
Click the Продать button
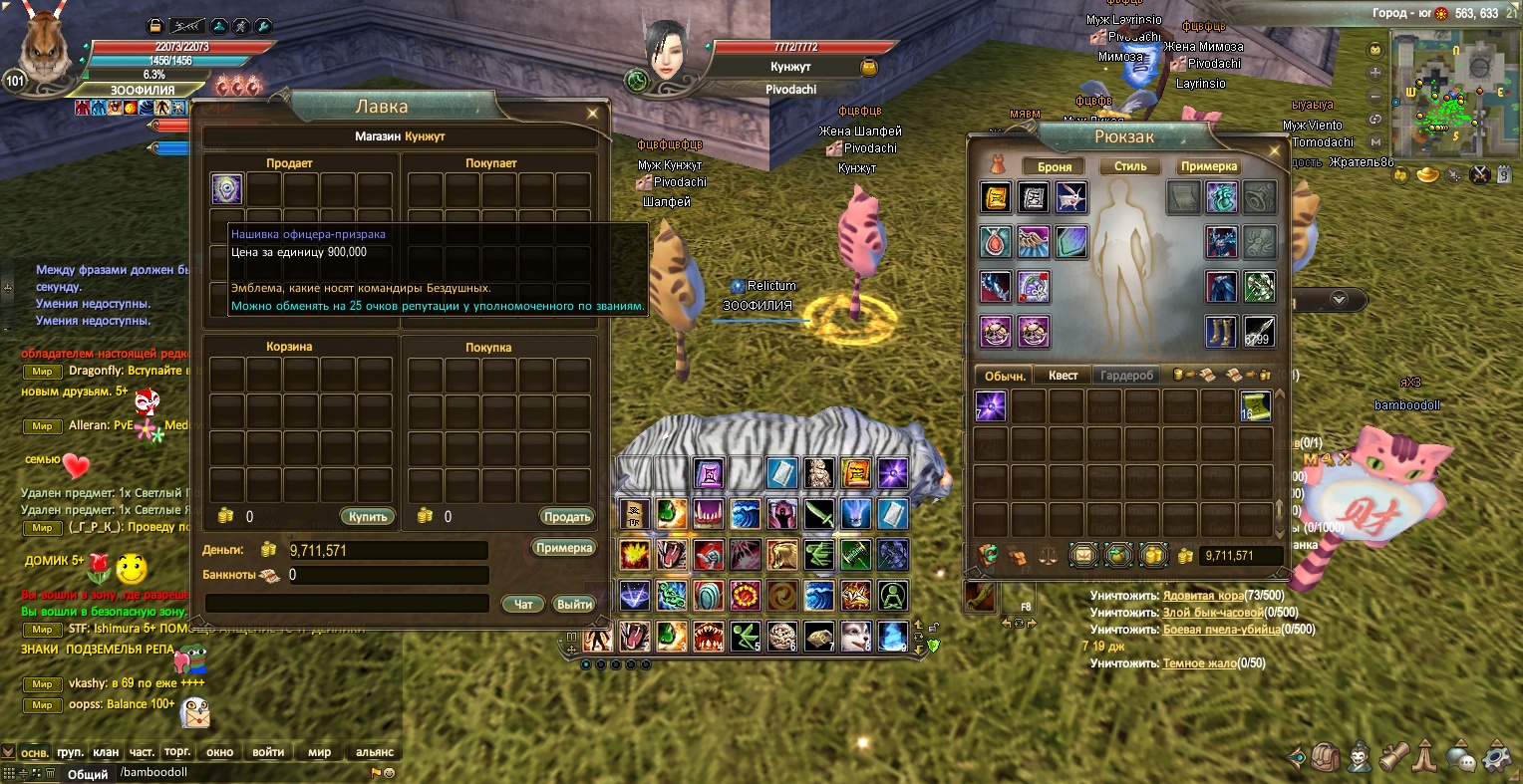coord(567,517)
